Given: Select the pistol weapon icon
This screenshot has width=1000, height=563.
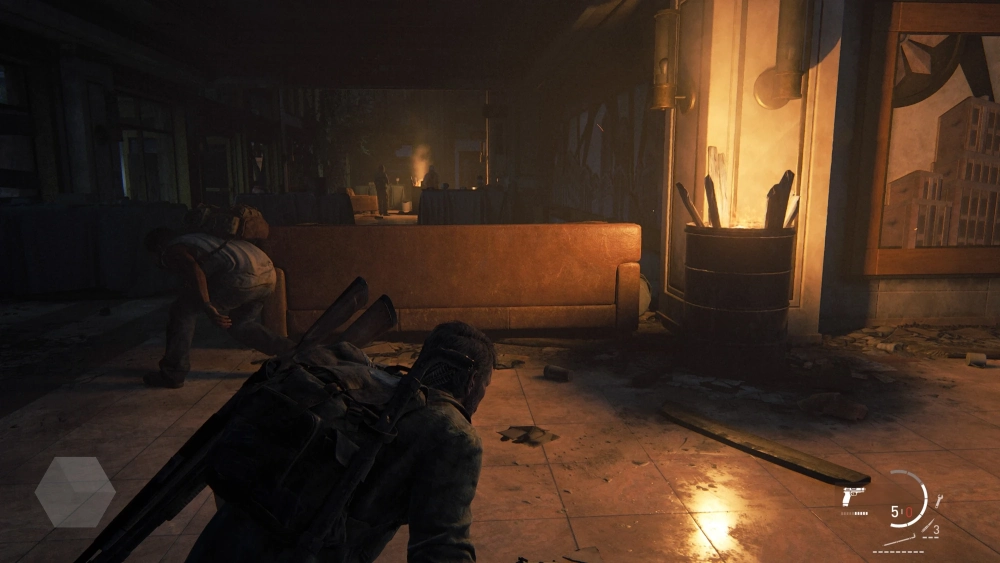Looking at the screenshot, I should [x=853, y=496].
